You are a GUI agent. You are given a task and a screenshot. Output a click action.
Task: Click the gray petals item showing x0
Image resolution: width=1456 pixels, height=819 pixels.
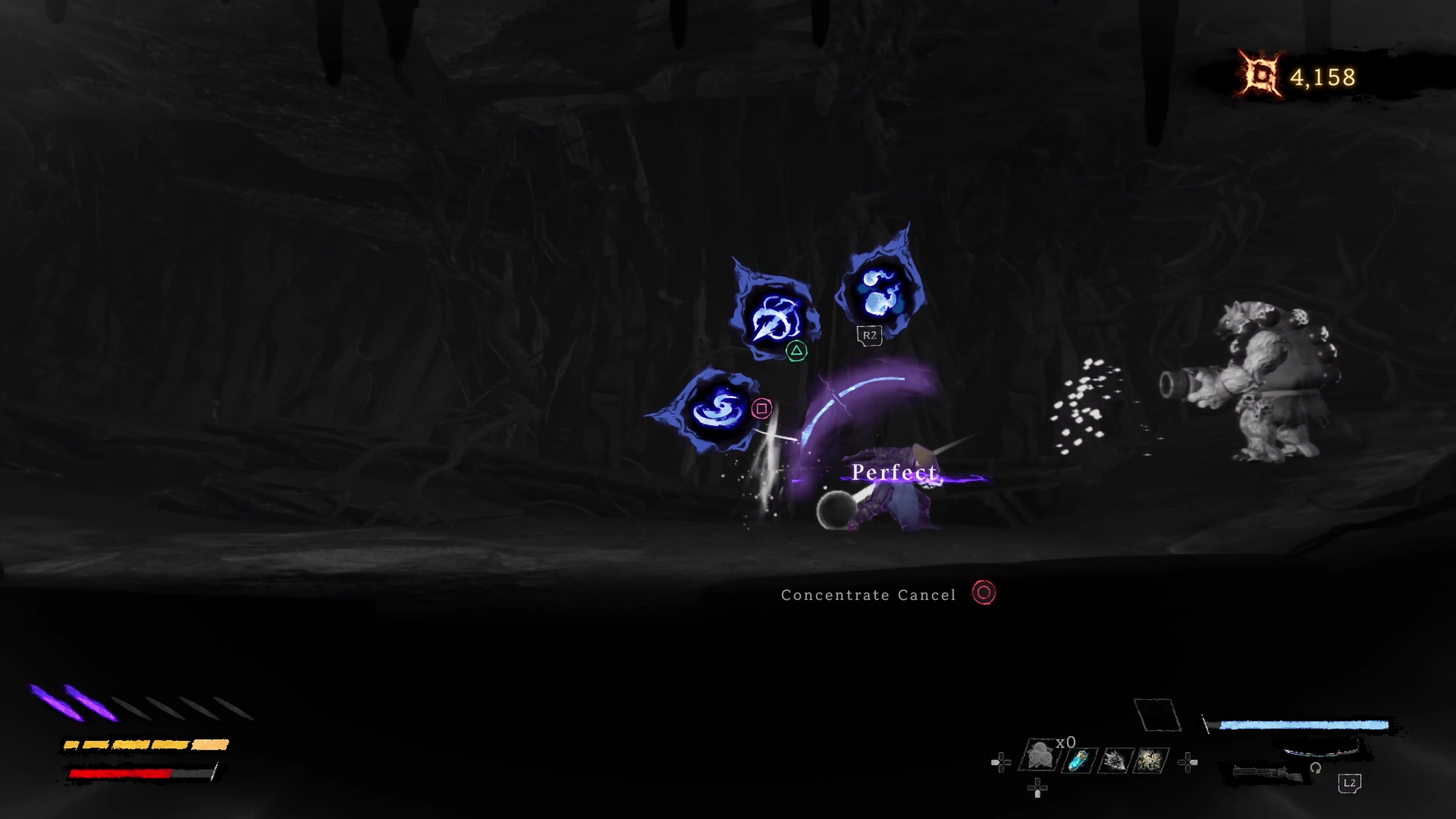click(x=1040, y=758)
